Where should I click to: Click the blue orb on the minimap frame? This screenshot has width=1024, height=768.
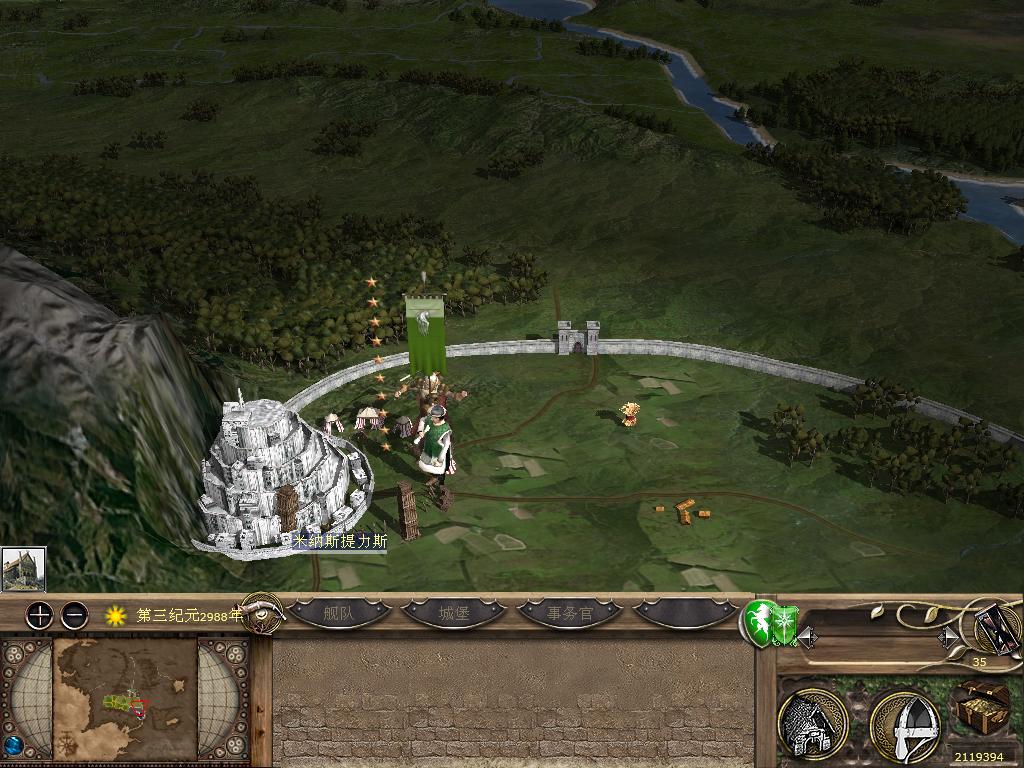click(x=13, y=746)
